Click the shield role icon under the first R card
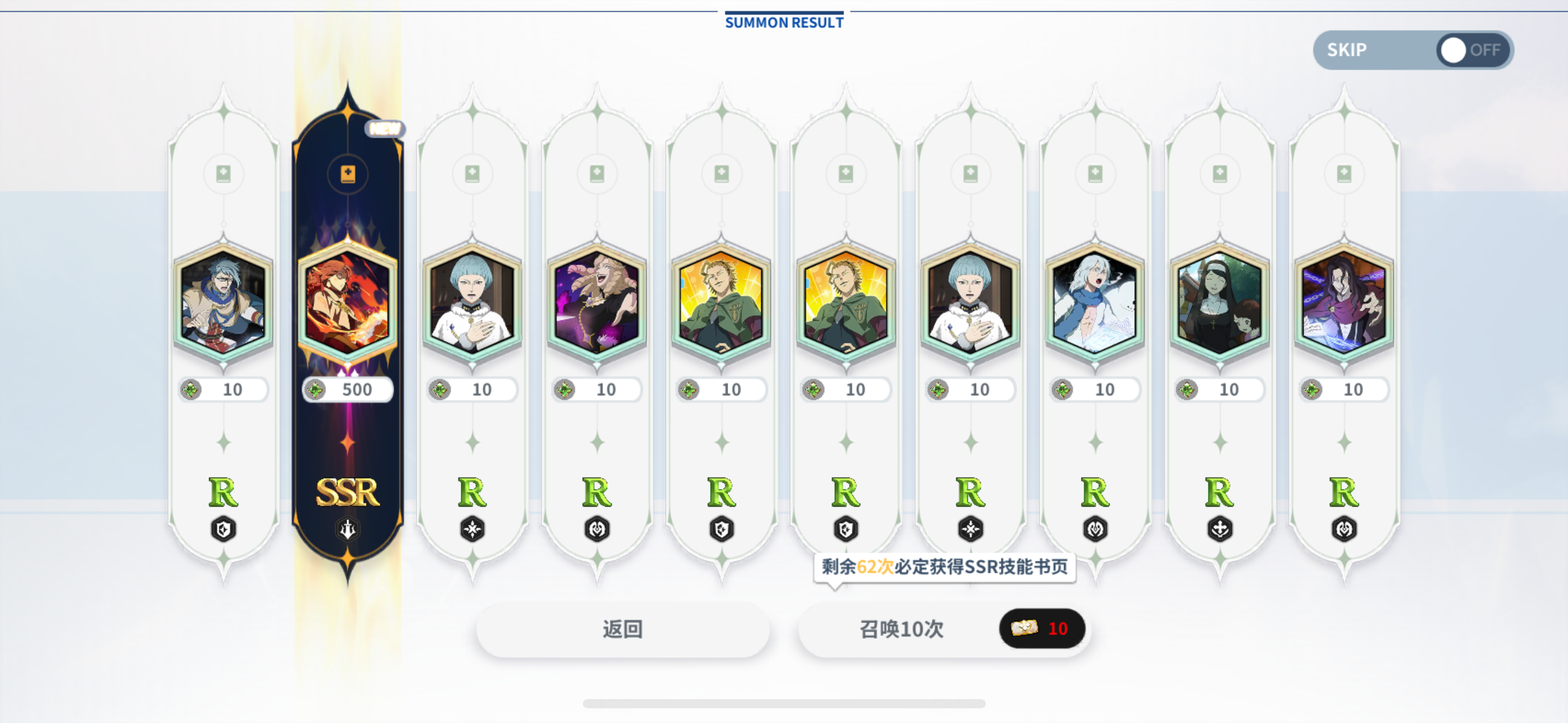Viewport: 1568px width, 723px height. click(223, 528)
